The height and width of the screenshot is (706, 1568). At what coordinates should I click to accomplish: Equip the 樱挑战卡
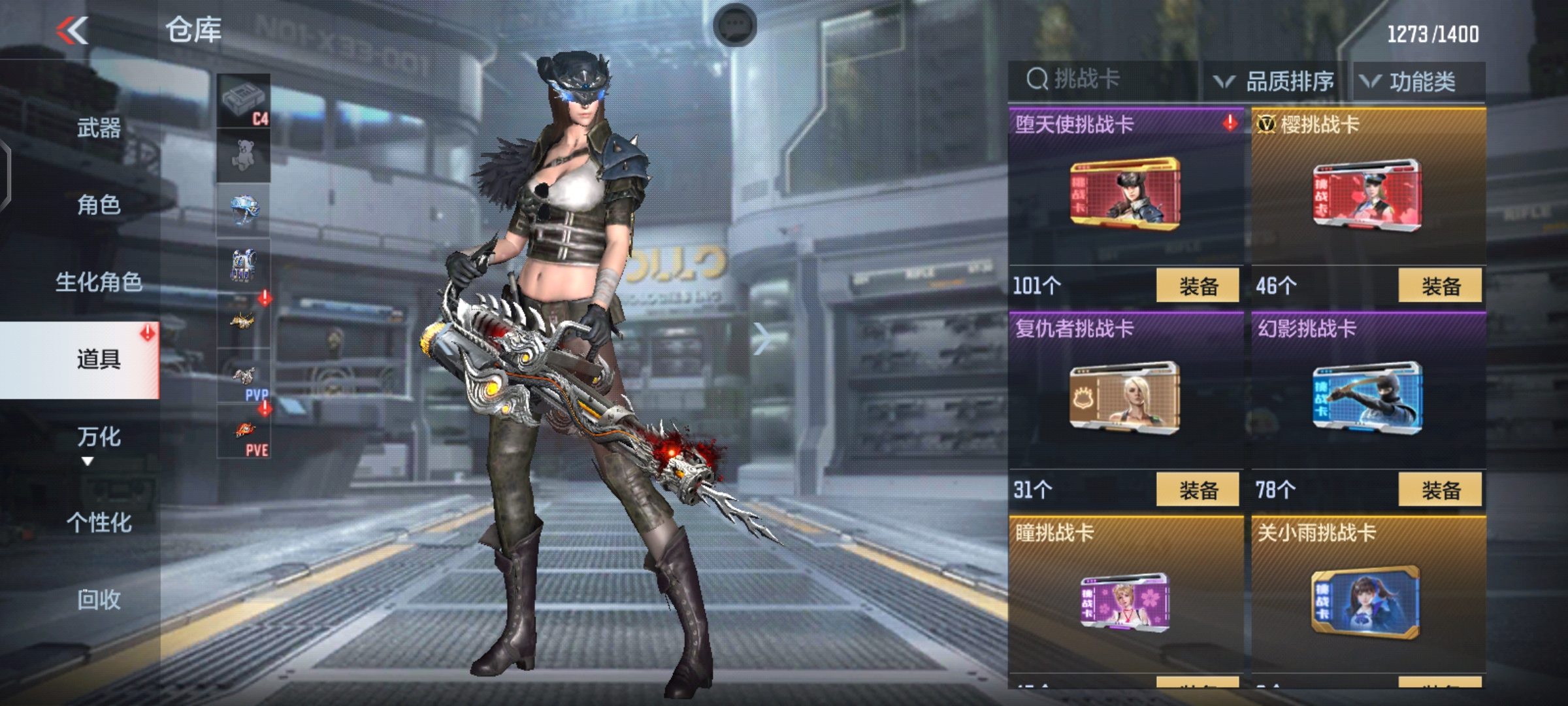tap(1440, 286)
